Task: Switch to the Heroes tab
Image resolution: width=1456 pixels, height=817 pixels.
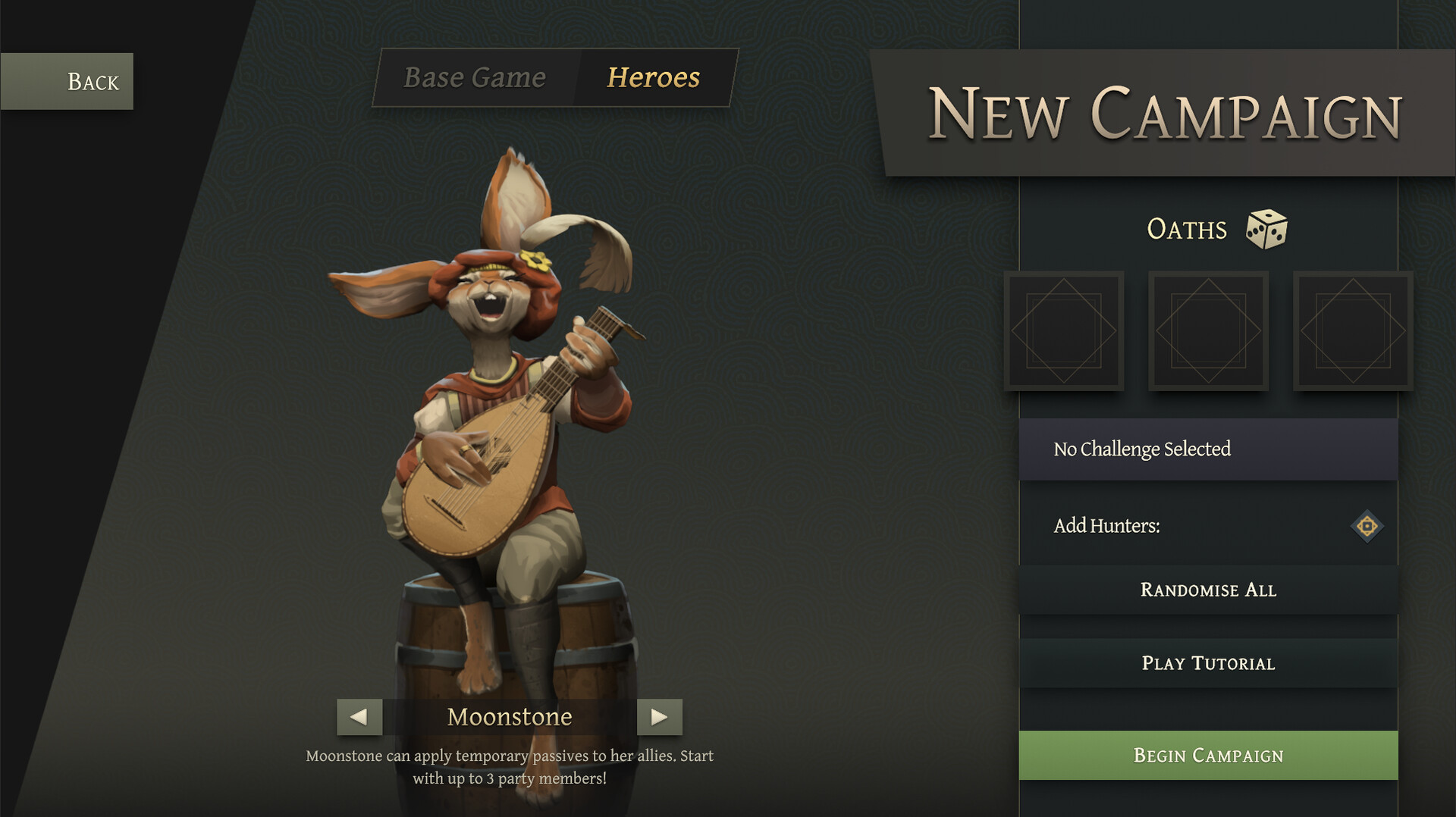Action: click(652, 77)
